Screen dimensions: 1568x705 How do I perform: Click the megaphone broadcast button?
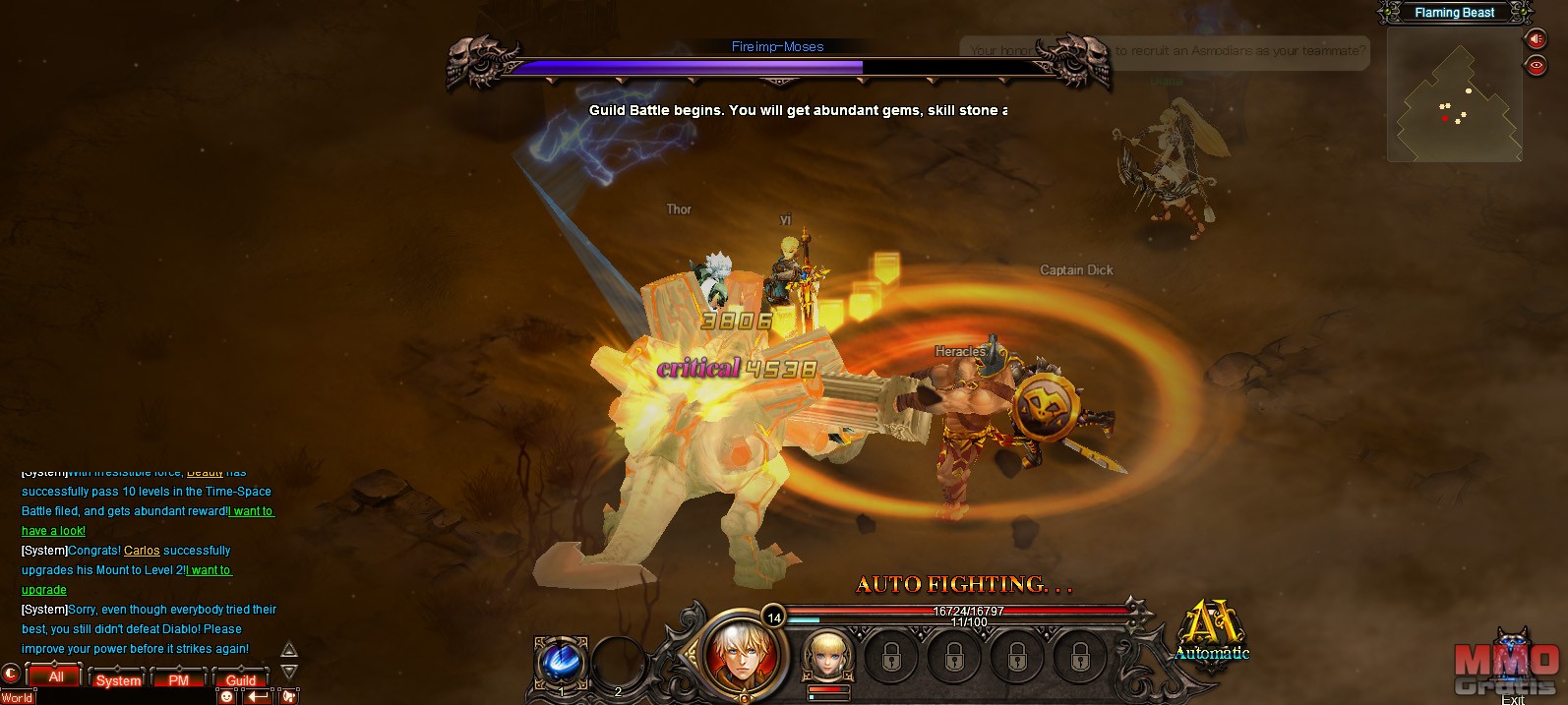289,696
